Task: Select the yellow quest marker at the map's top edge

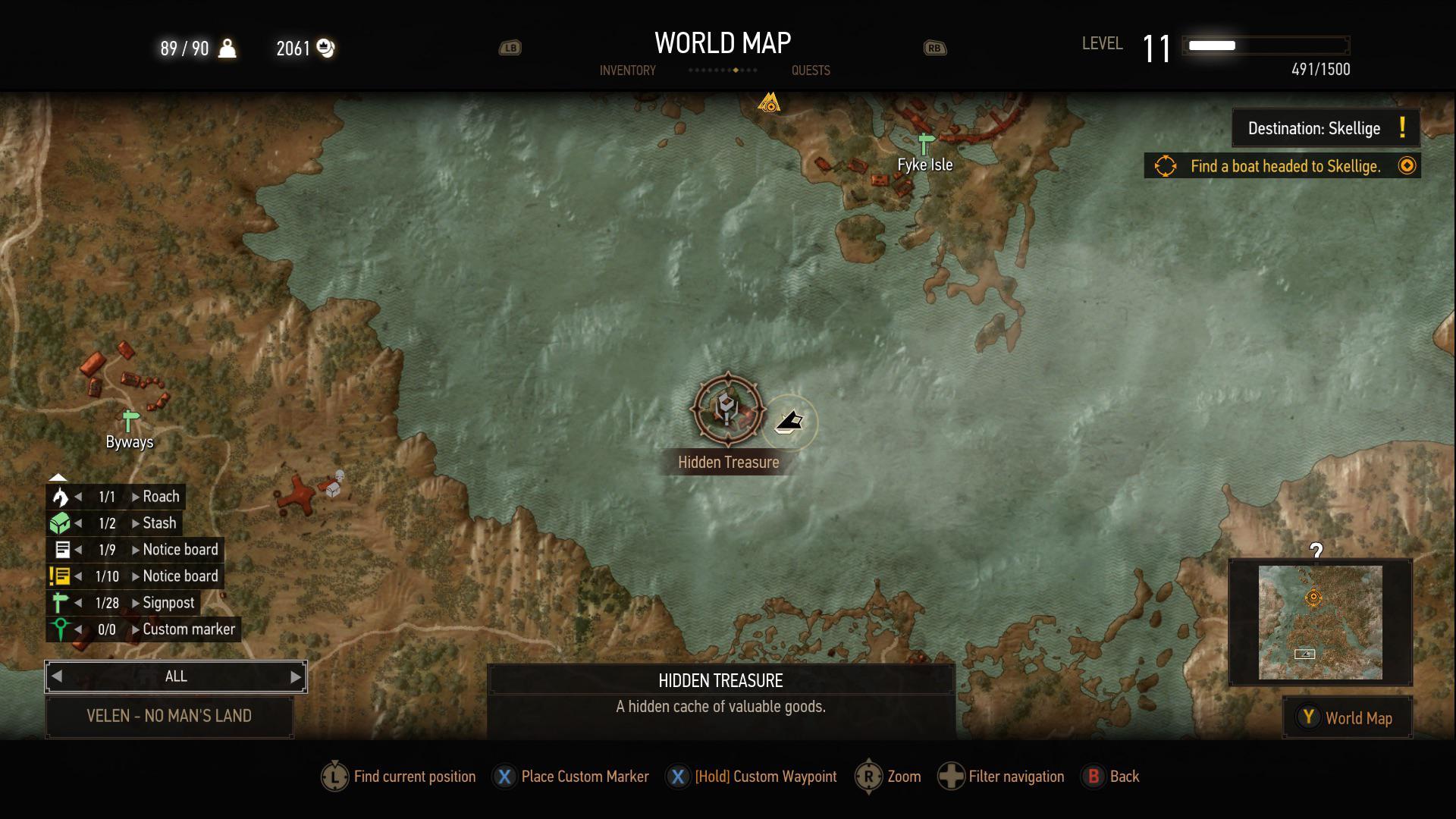Action: 769,102
